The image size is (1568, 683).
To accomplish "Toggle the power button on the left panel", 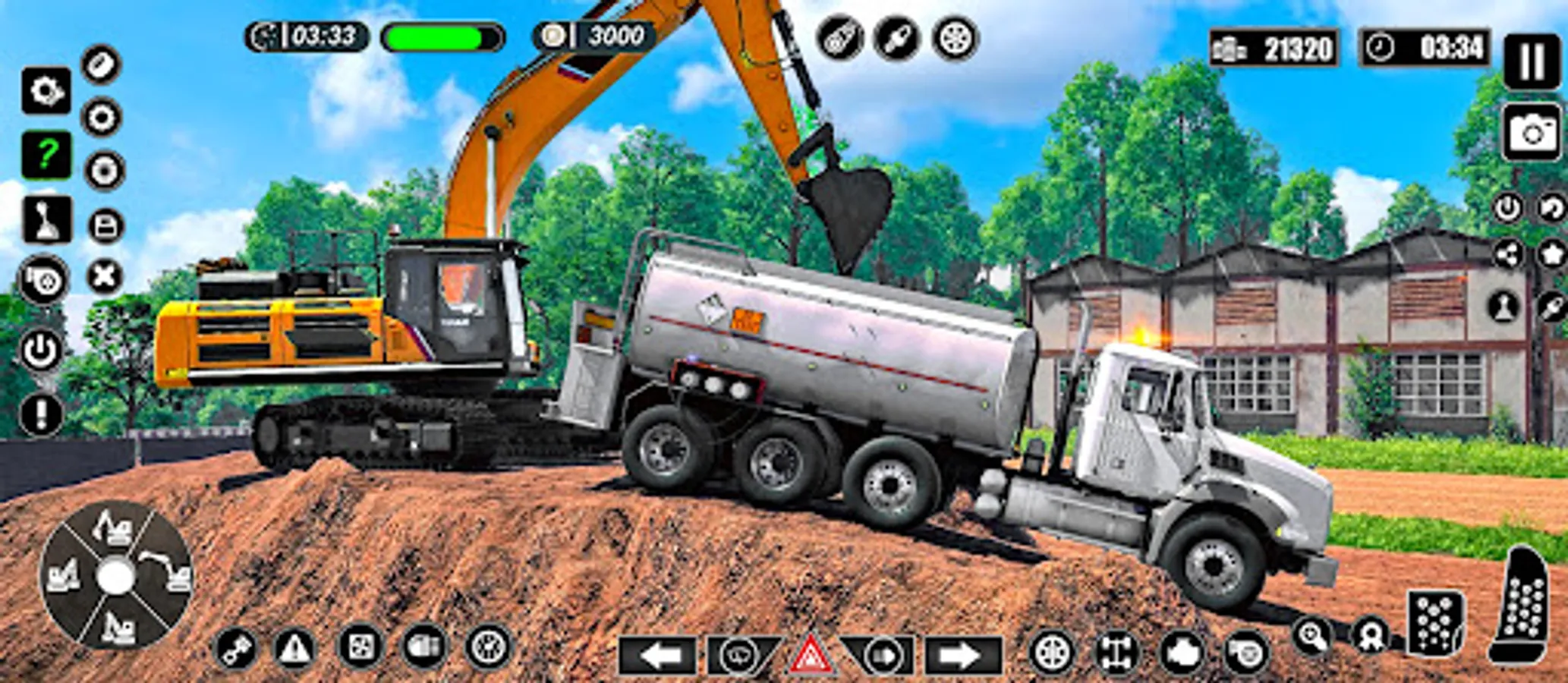I will click(40, 350).
